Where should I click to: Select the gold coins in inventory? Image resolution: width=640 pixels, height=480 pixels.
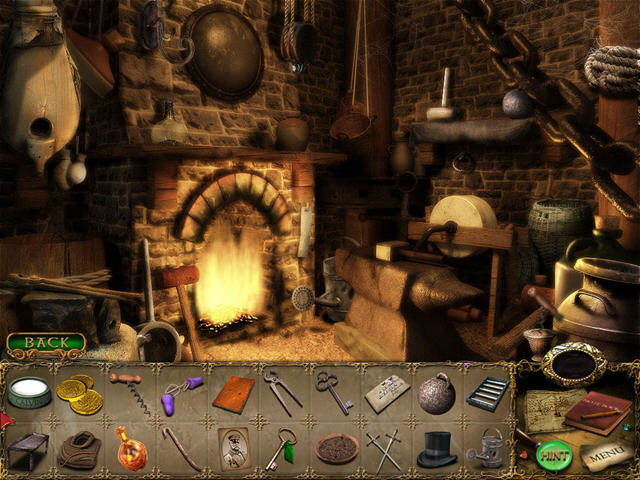tap(79, 394)
